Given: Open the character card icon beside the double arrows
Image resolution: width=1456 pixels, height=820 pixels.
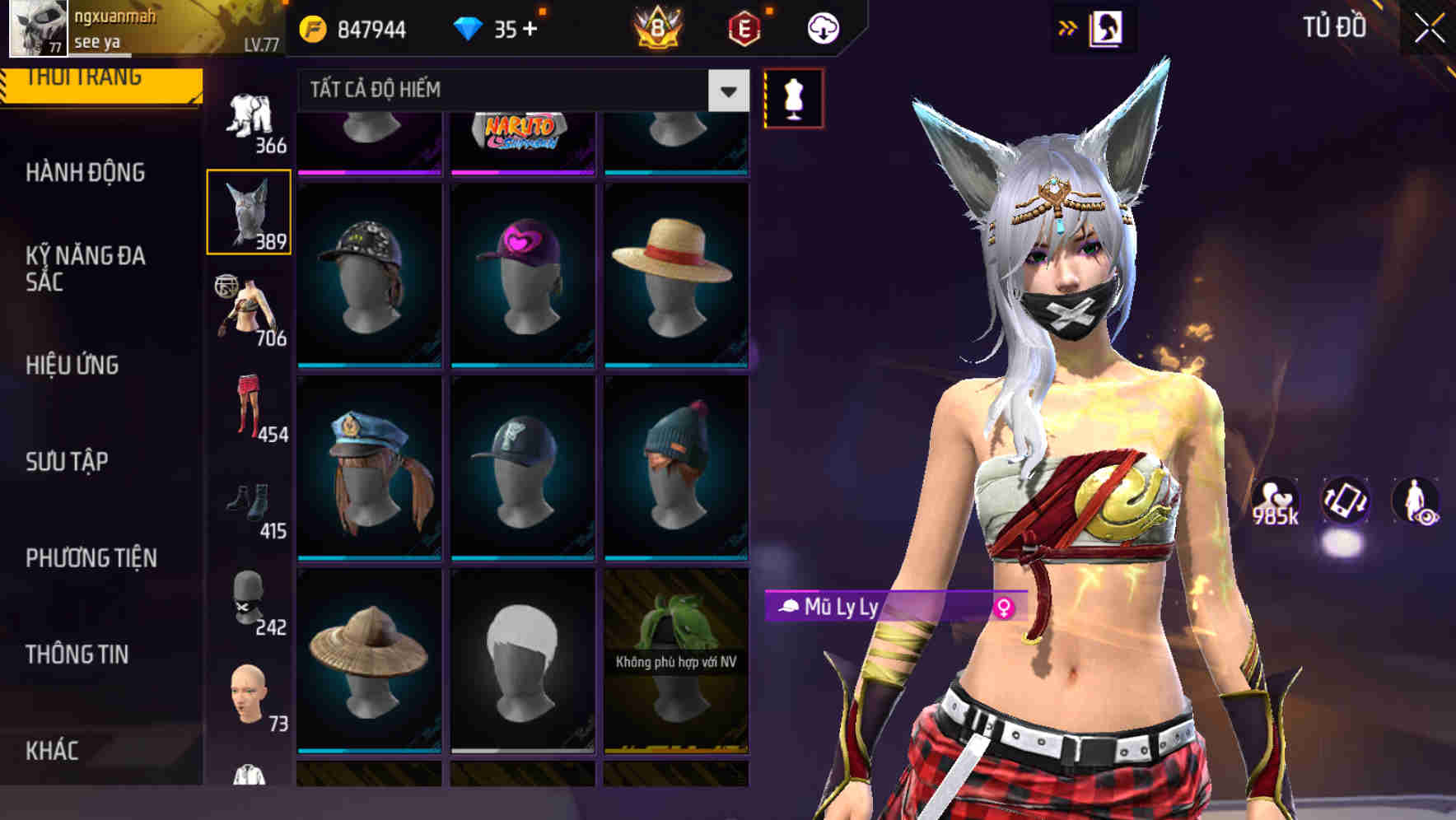Looking at the screenshot, I should (1108, 26).
